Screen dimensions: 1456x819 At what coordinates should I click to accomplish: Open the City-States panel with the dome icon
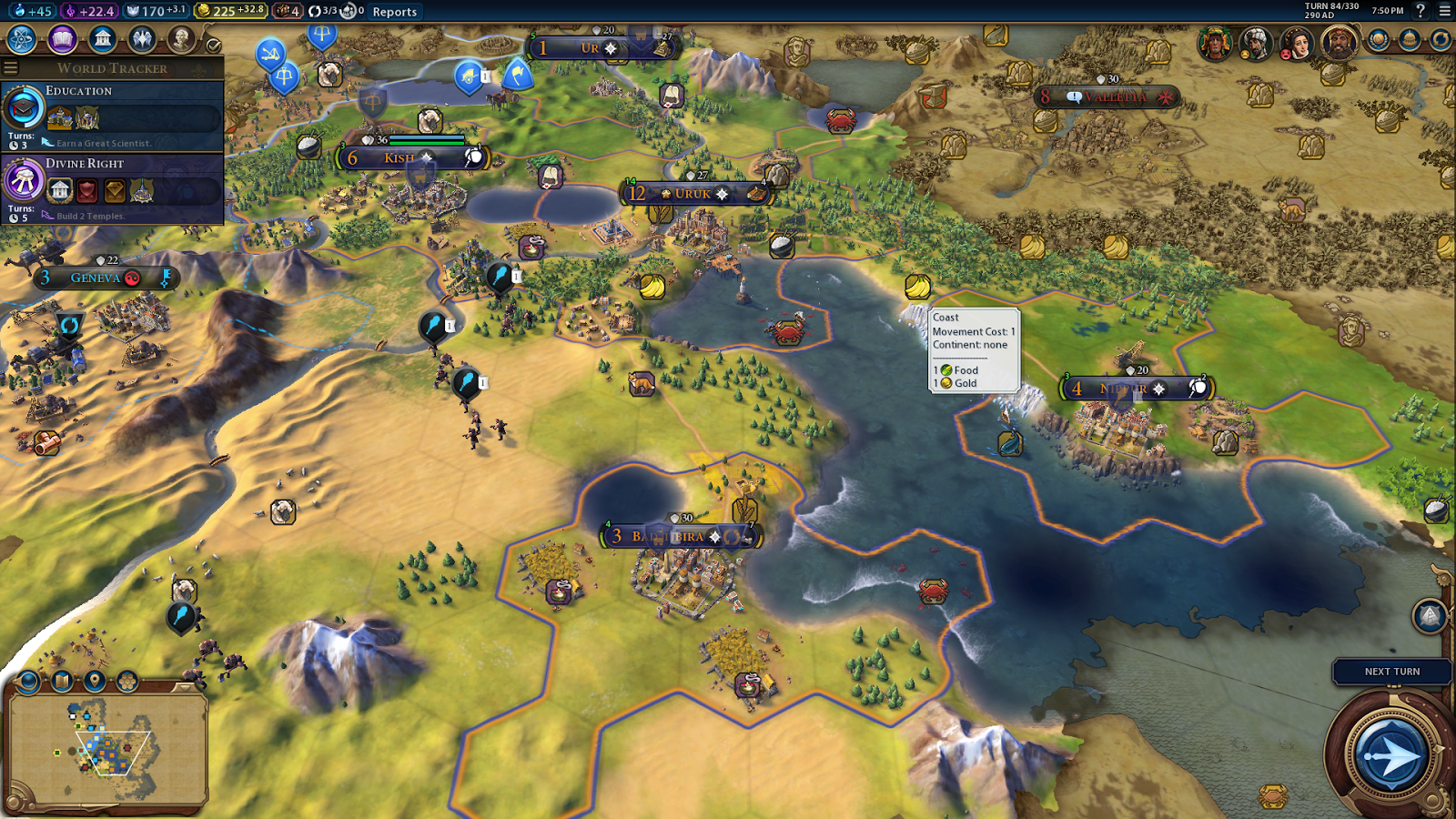[x=1408, y=40]
